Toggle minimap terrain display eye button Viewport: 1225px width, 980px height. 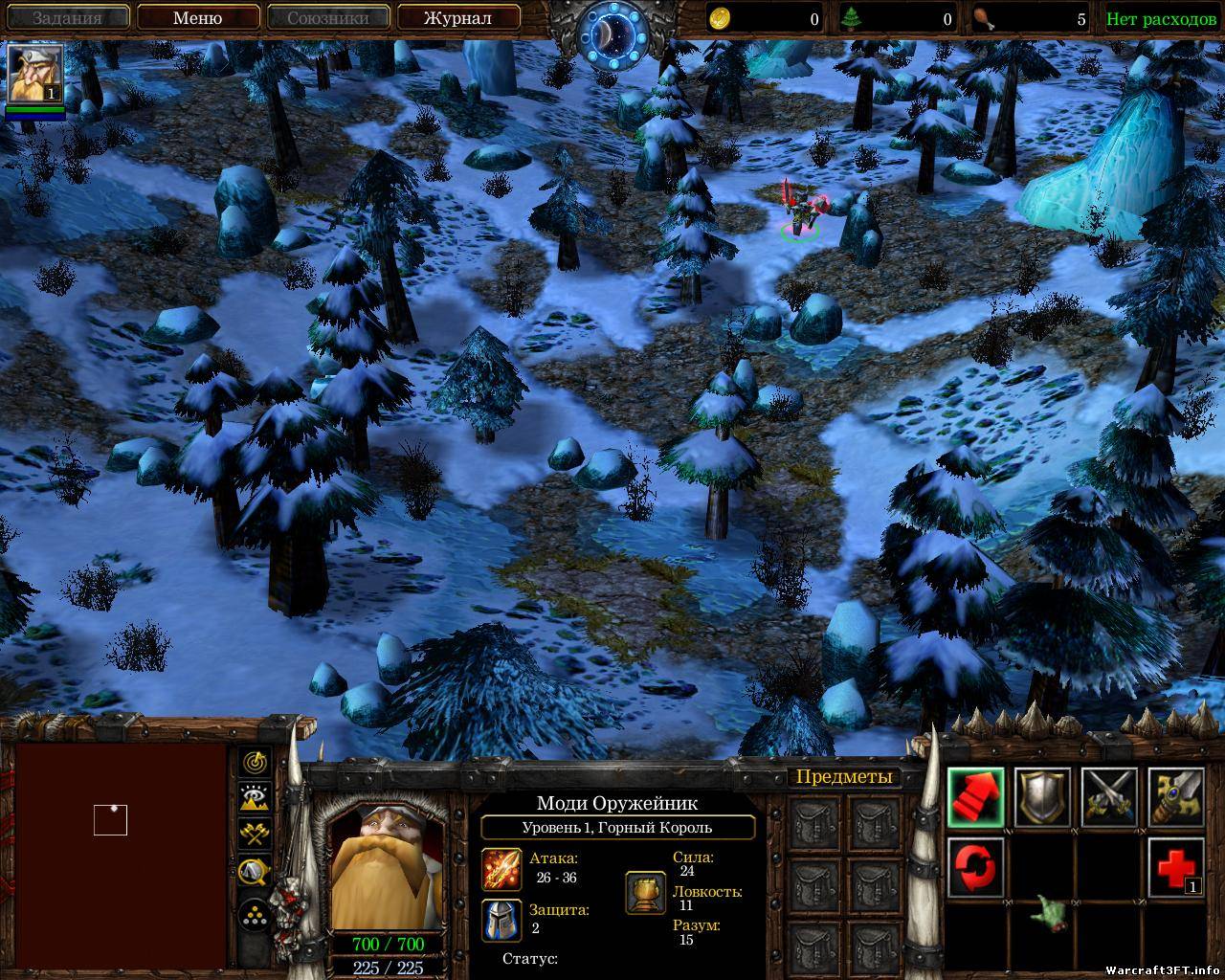(256, 798)
